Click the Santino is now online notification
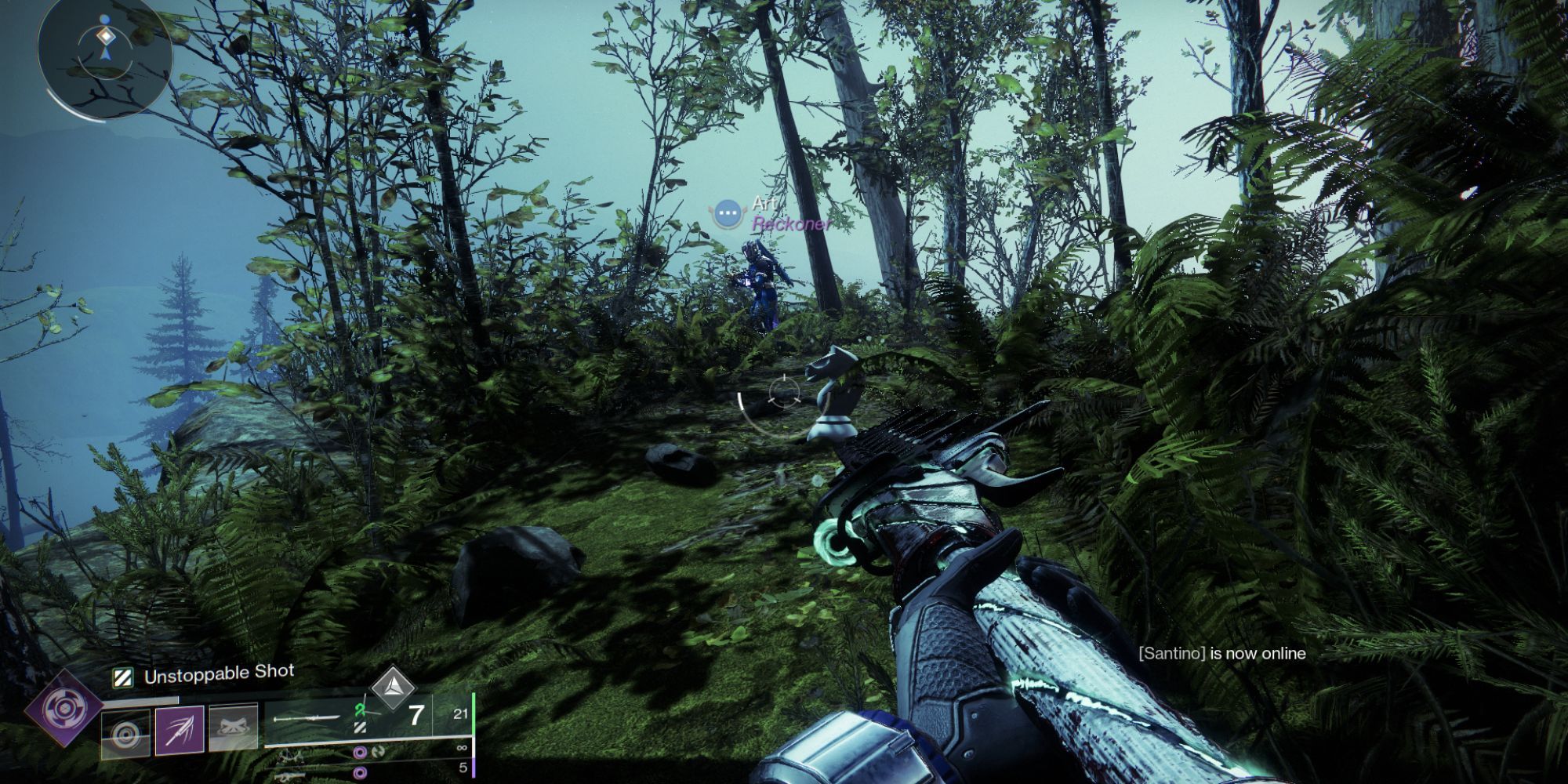Image resolution: width=1568 pixels, height=784 pixels. 1221,653
